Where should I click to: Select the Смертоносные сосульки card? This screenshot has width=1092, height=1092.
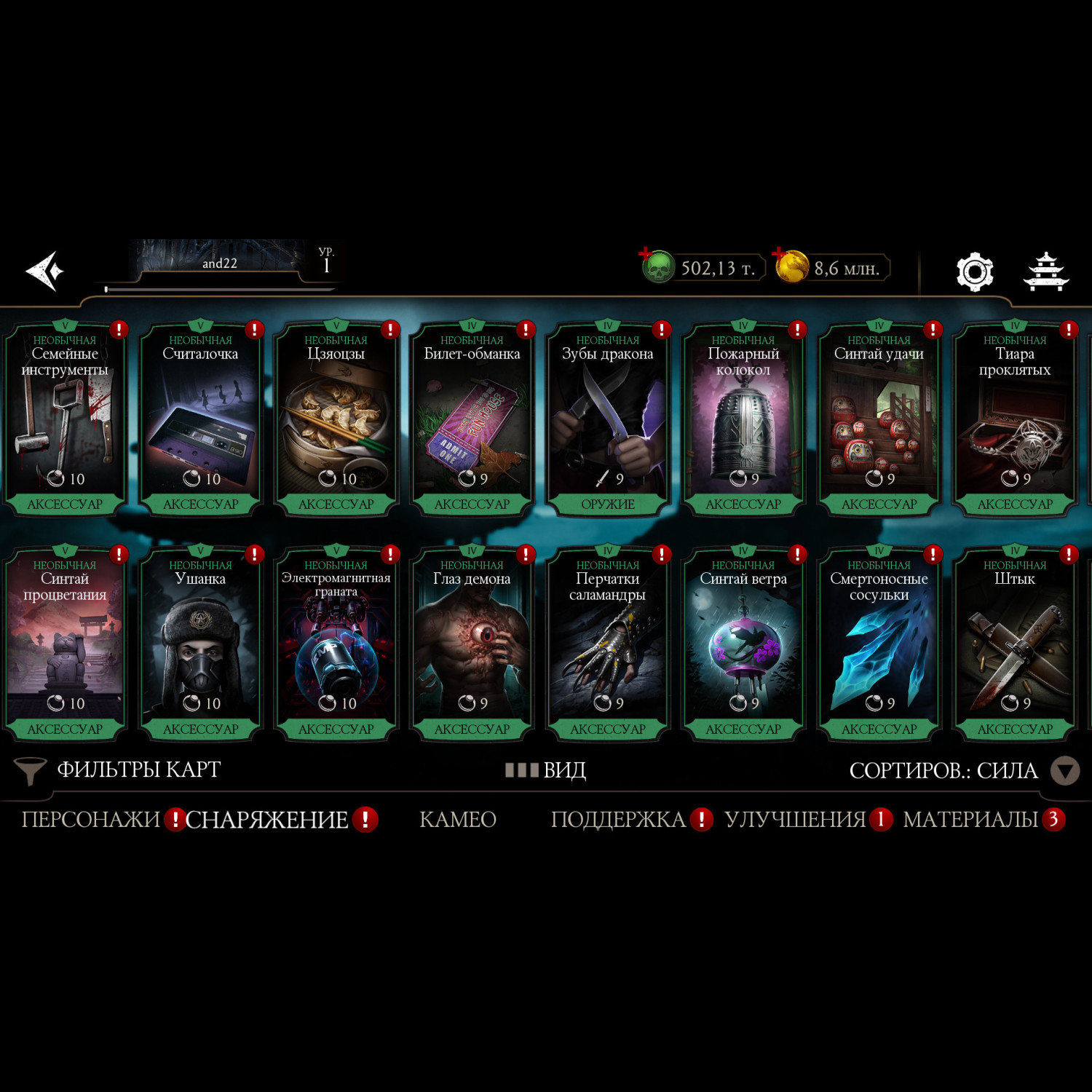[x=879, y=644]
